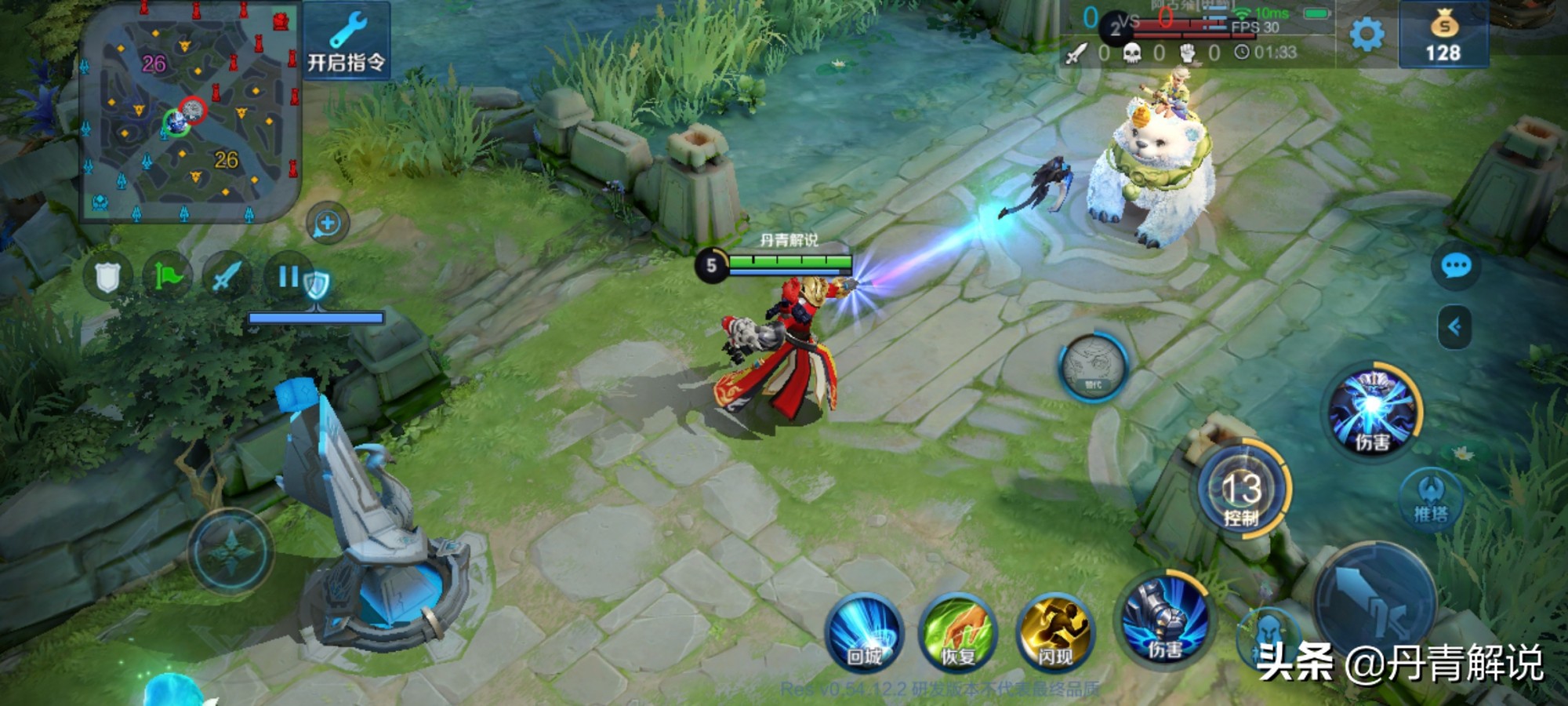This screenshot has height=706, width=1568.
Task: Open the quick message plus bubble
Action: (327, 224)
